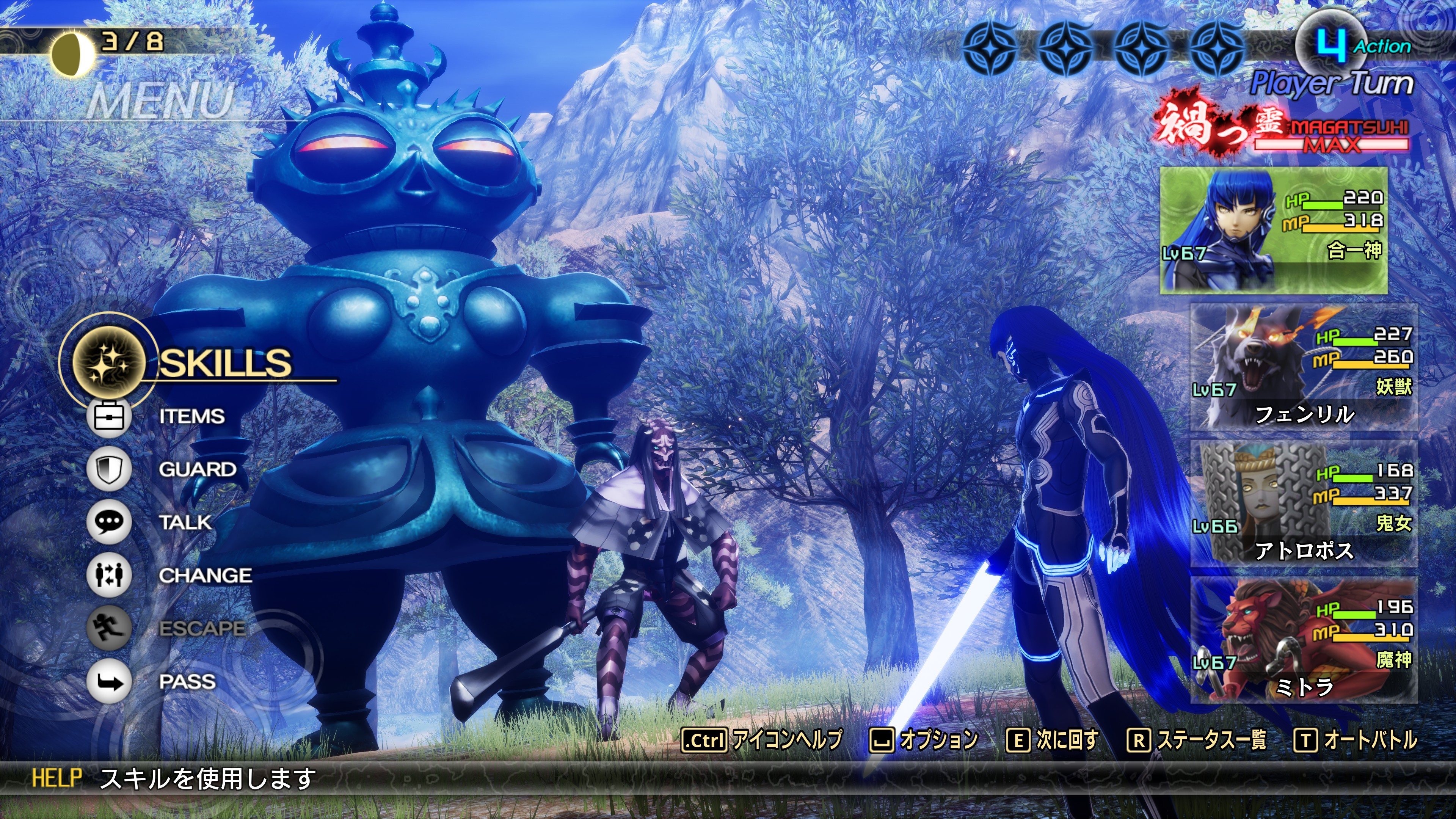Select TALK to negotiate
This screenshot has width=1456, height=819.
[x=185, y=522]
